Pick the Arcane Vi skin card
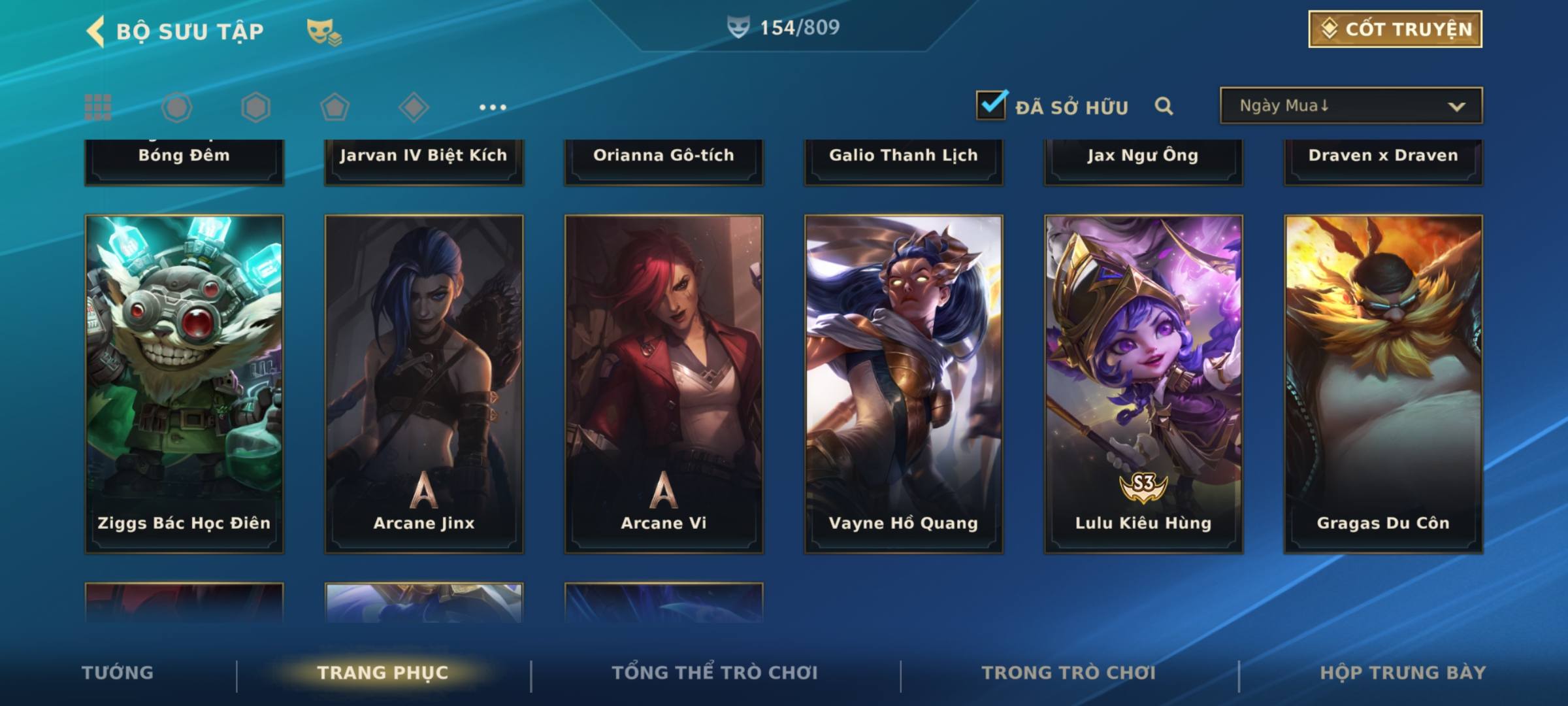This screenshot has height=706, width=1568. (664, 384)
